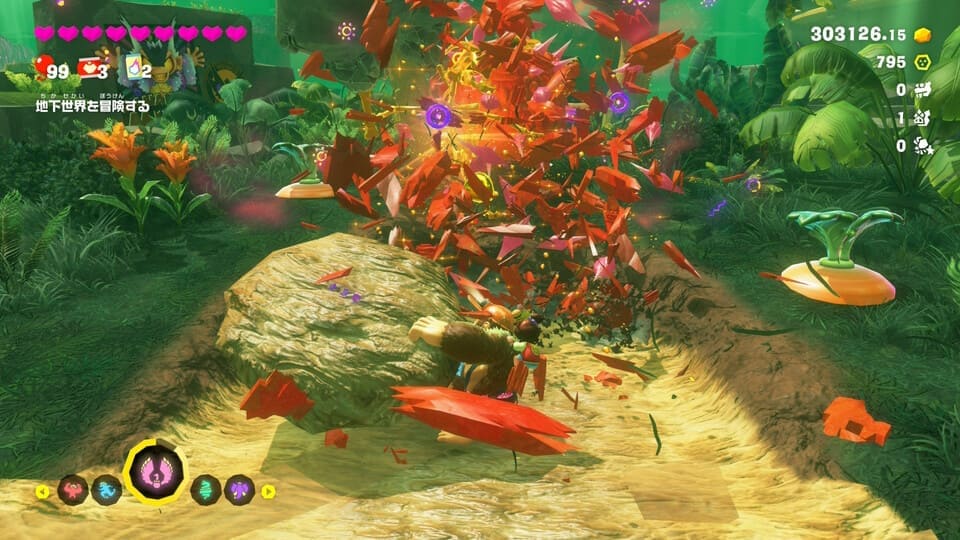Pick the green snake transformation icon
The height and width of the screenshot is (540, 960).
[206, 490]
